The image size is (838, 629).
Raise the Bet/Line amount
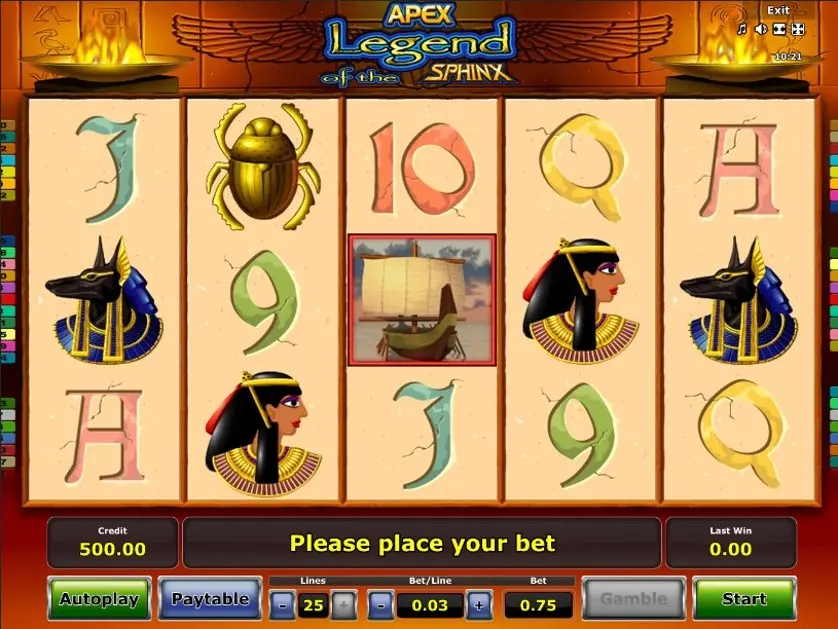tap(479, 604)
